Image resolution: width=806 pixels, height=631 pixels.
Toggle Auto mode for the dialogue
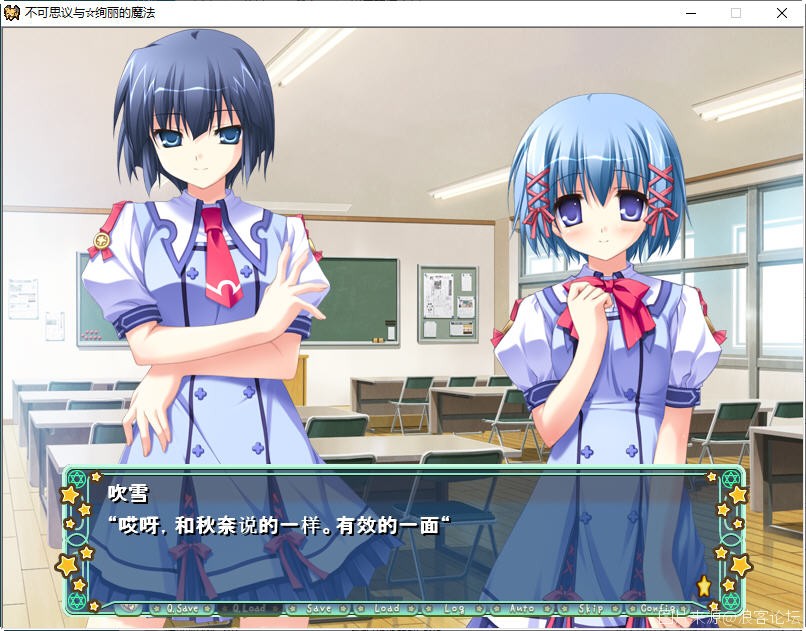(x=522, y=608)
